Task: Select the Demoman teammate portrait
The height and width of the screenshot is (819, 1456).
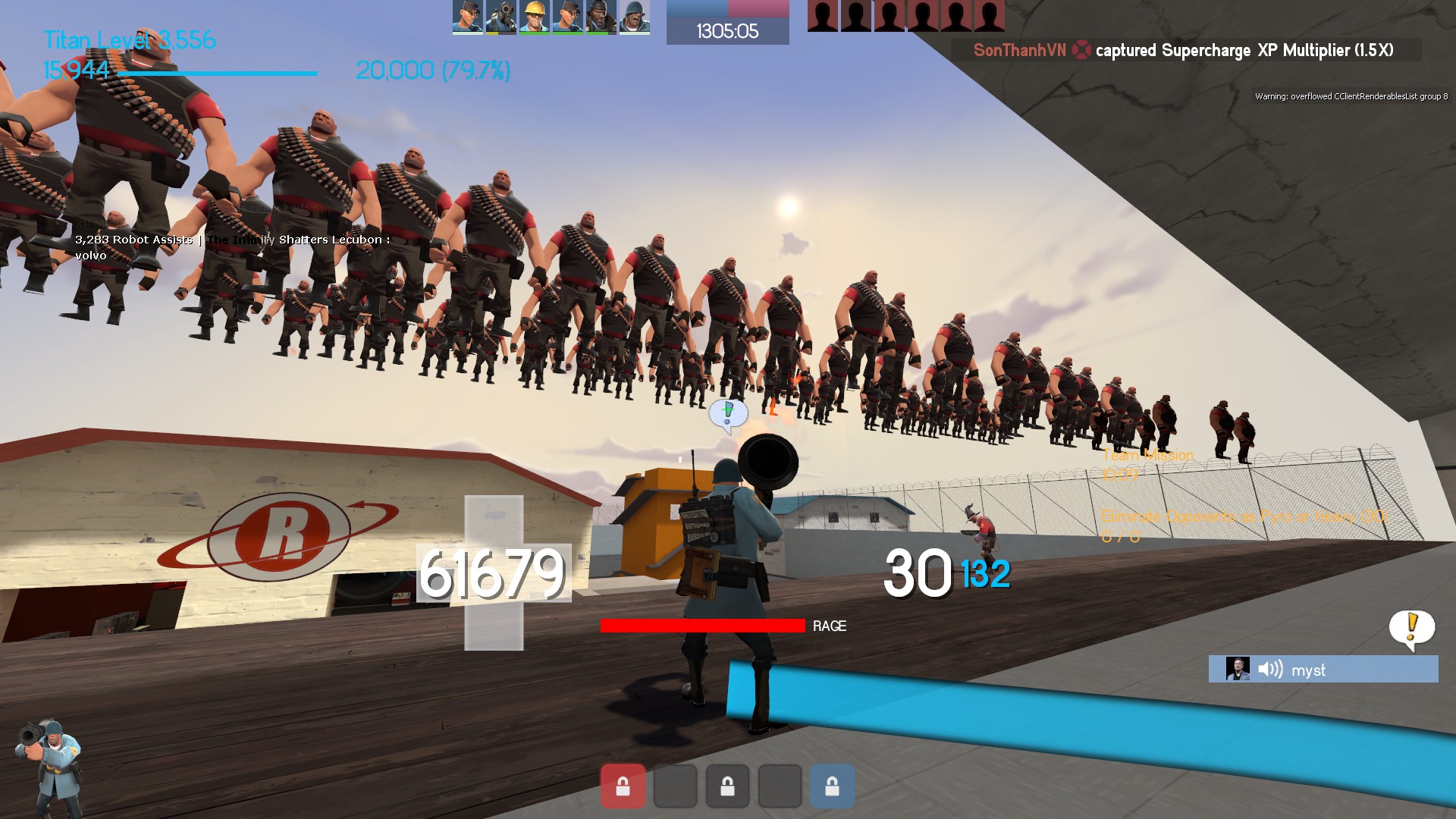Action: (x=601, y=17)
